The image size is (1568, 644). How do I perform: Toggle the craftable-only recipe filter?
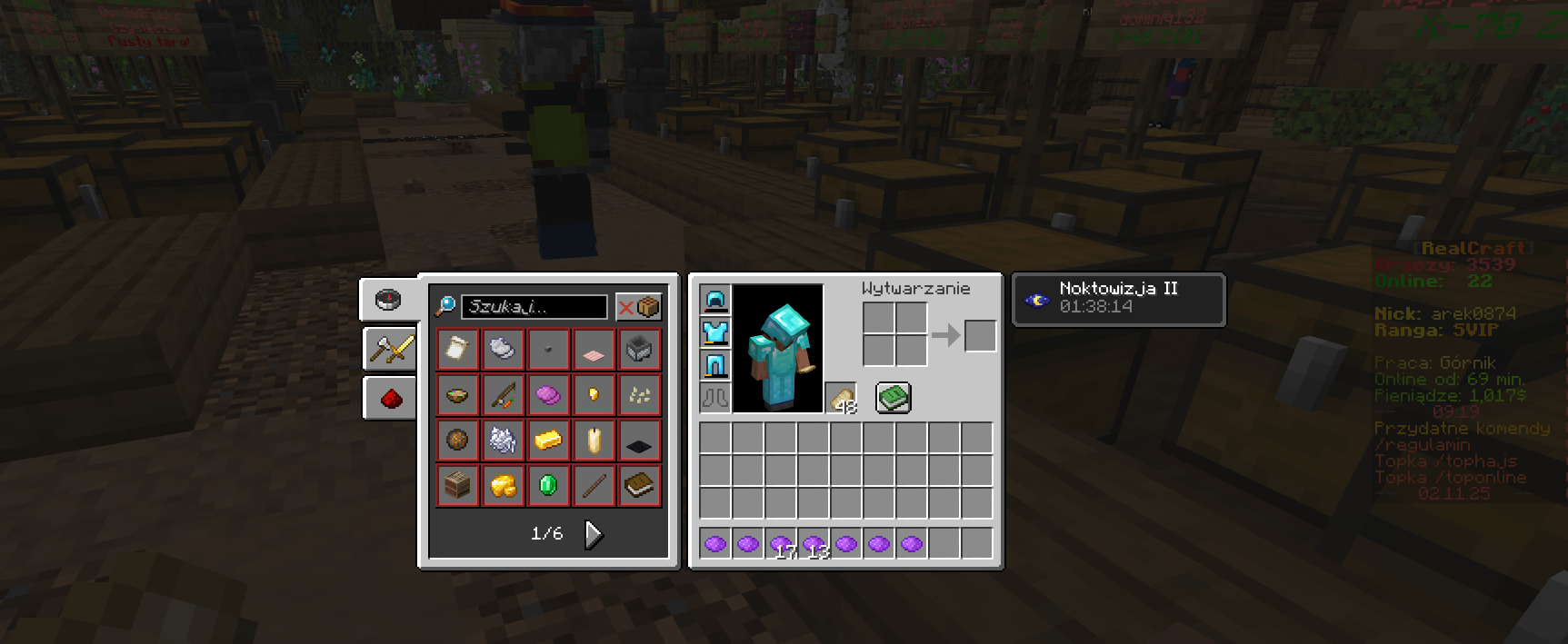638,307
